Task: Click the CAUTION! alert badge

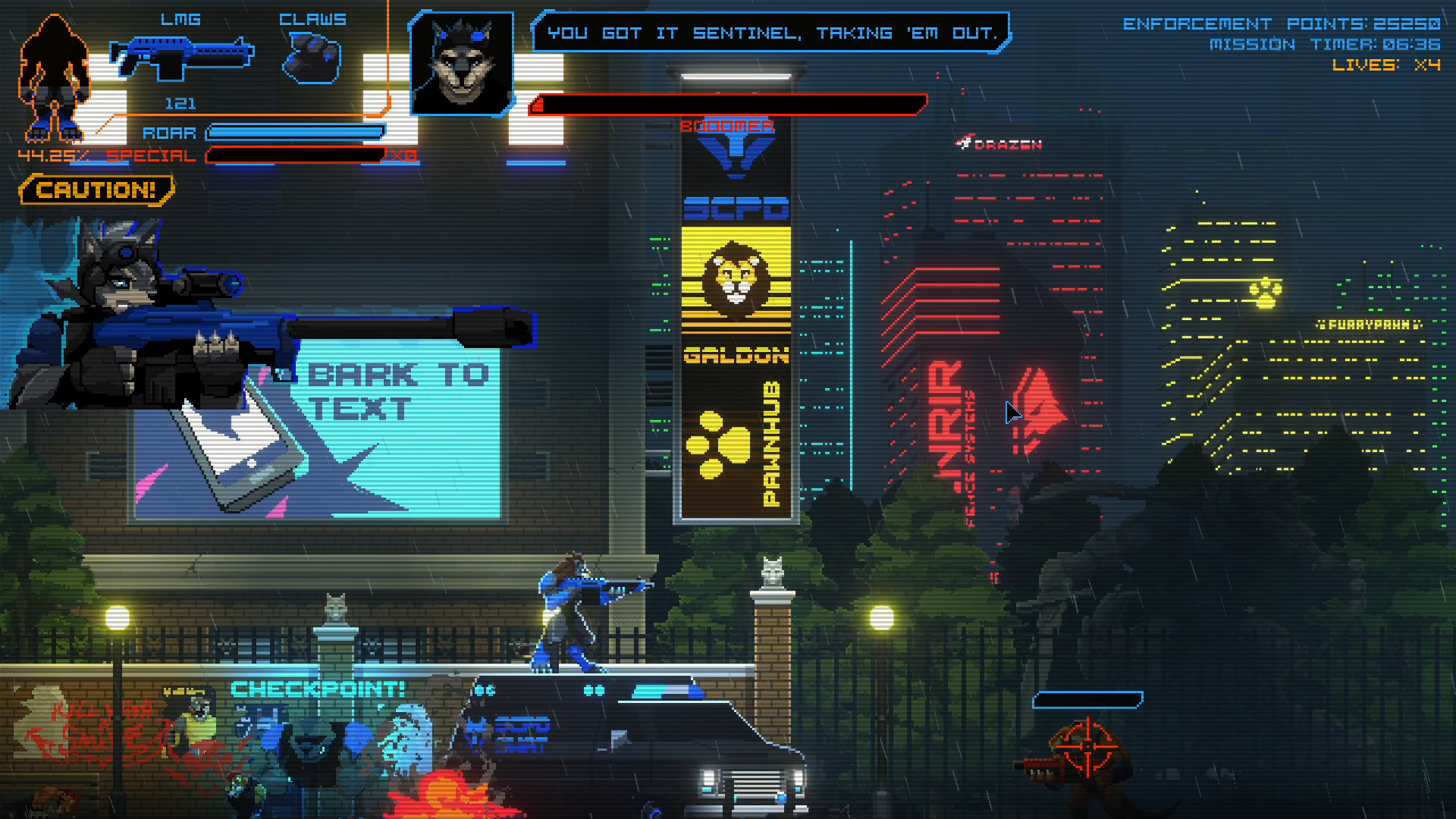Action: (x=96, y=190)
